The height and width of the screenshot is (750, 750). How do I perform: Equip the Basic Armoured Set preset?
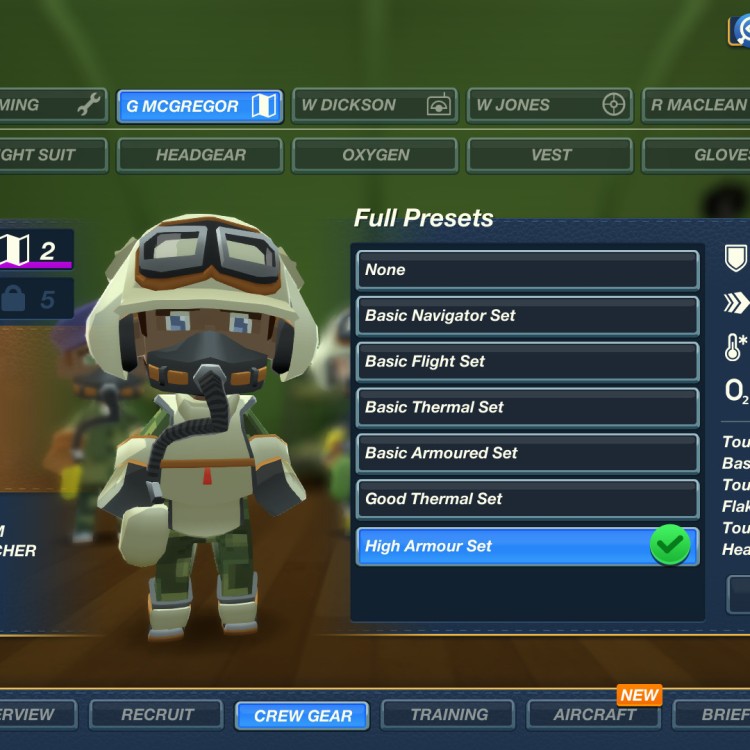coord(527,454)
